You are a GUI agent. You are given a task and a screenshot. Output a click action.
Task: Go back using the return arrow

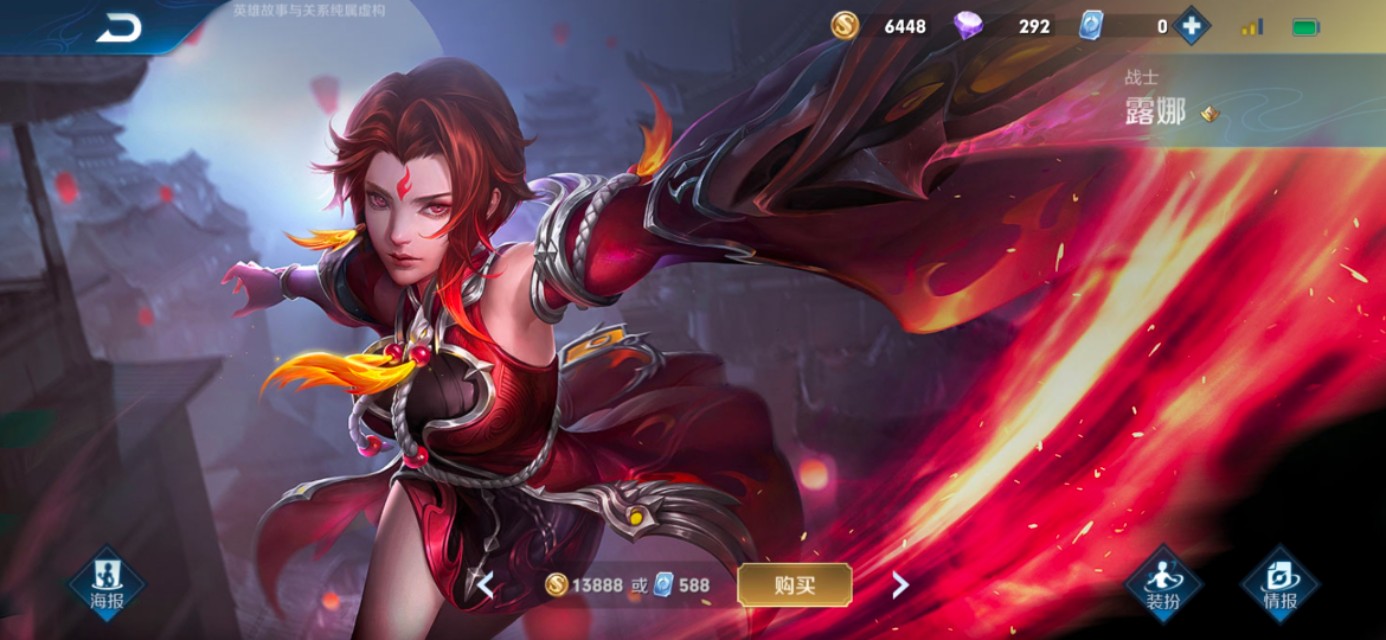(119, 29)
